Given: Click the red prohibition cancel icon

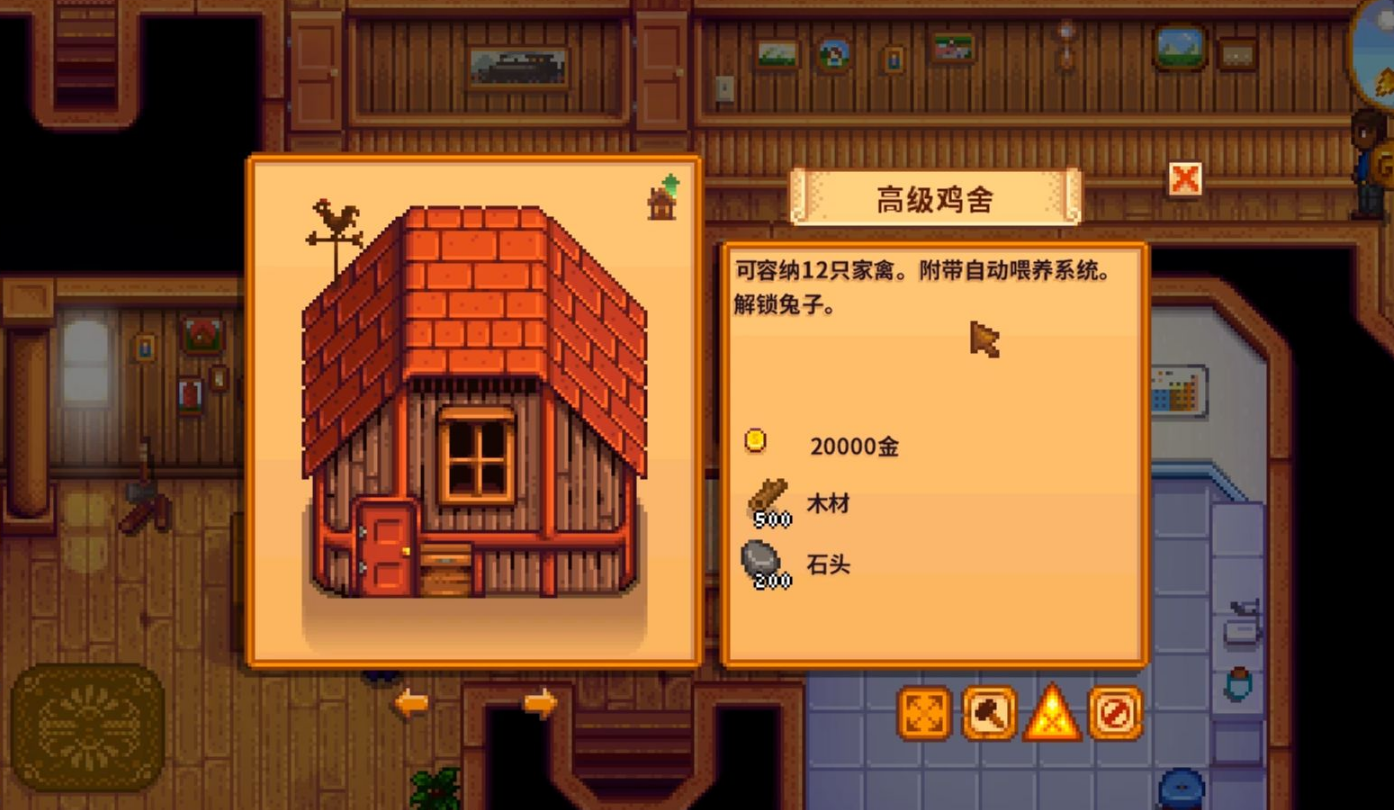Looking at the screenshot, I should pyautogui.click(x=1116, y=716).
